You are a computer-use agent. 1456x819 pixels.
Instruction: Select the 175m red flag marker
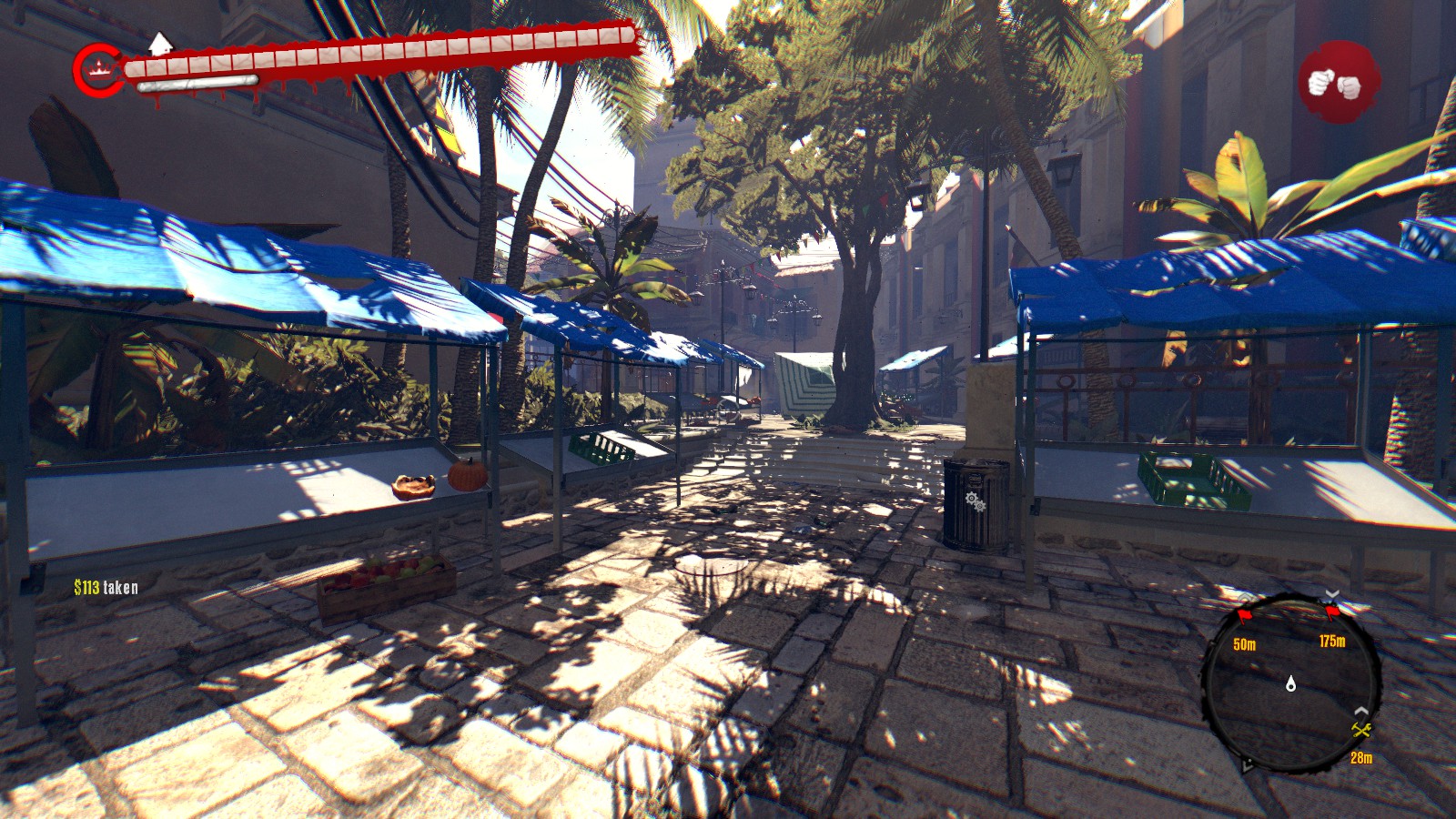pos(1332,613)
